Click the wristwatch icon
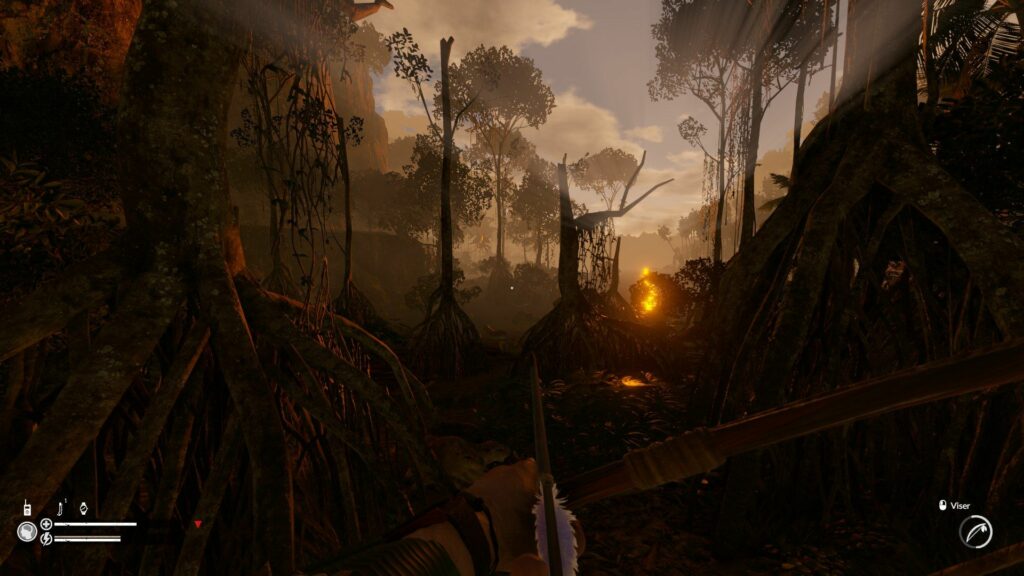This screenshot has height=576, width=1024. 84,508
